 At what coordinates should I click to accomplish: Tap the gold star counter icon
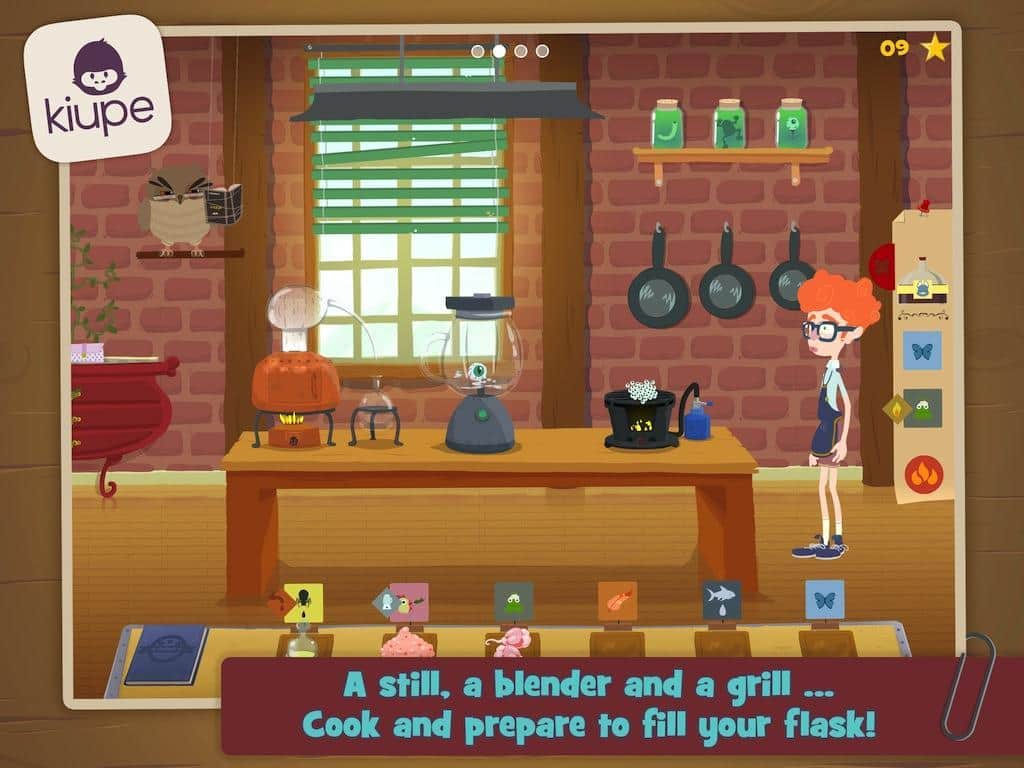[935, 47]
